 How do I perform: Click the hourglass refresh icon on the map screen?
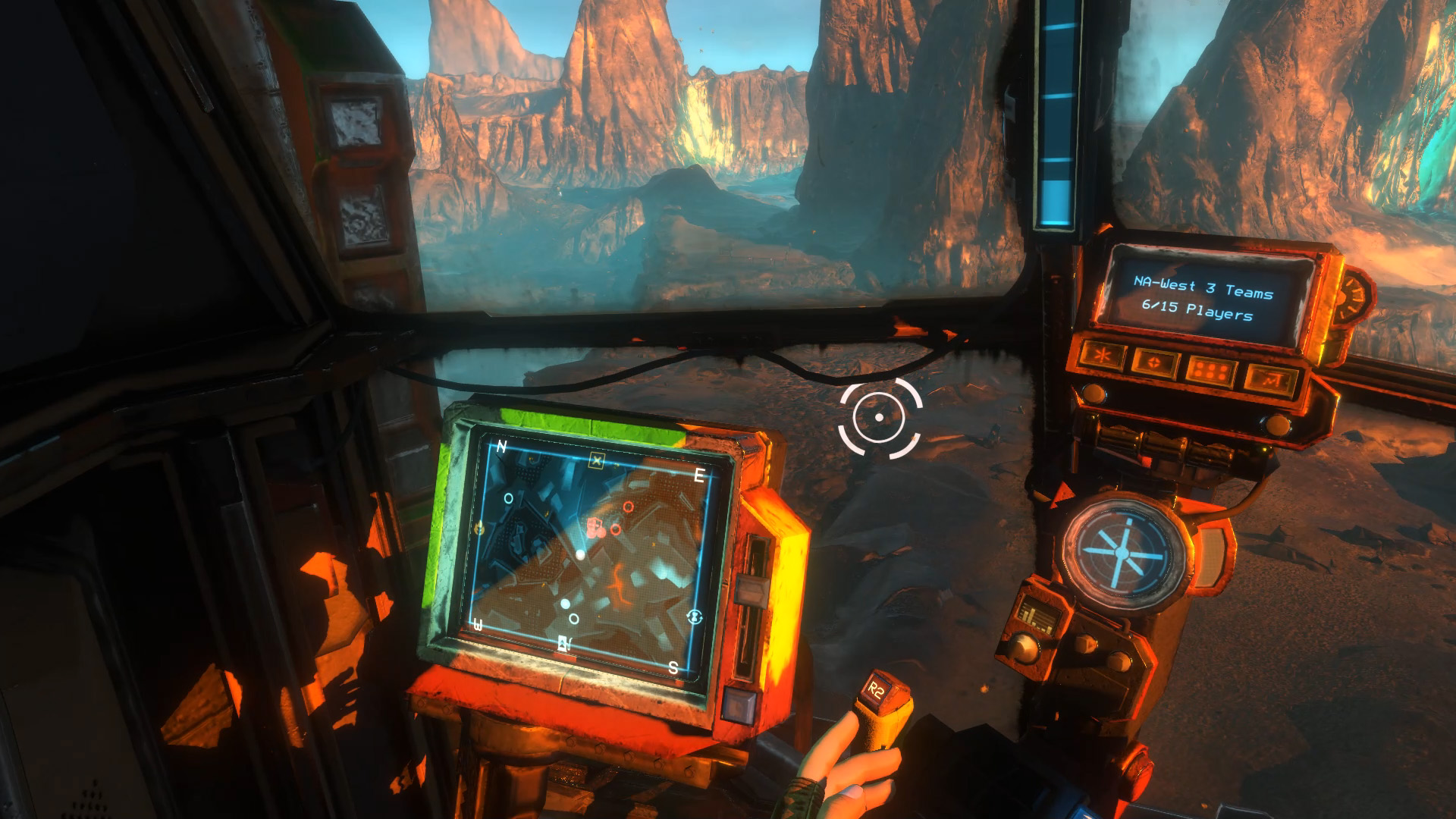(x=694, y=617)
